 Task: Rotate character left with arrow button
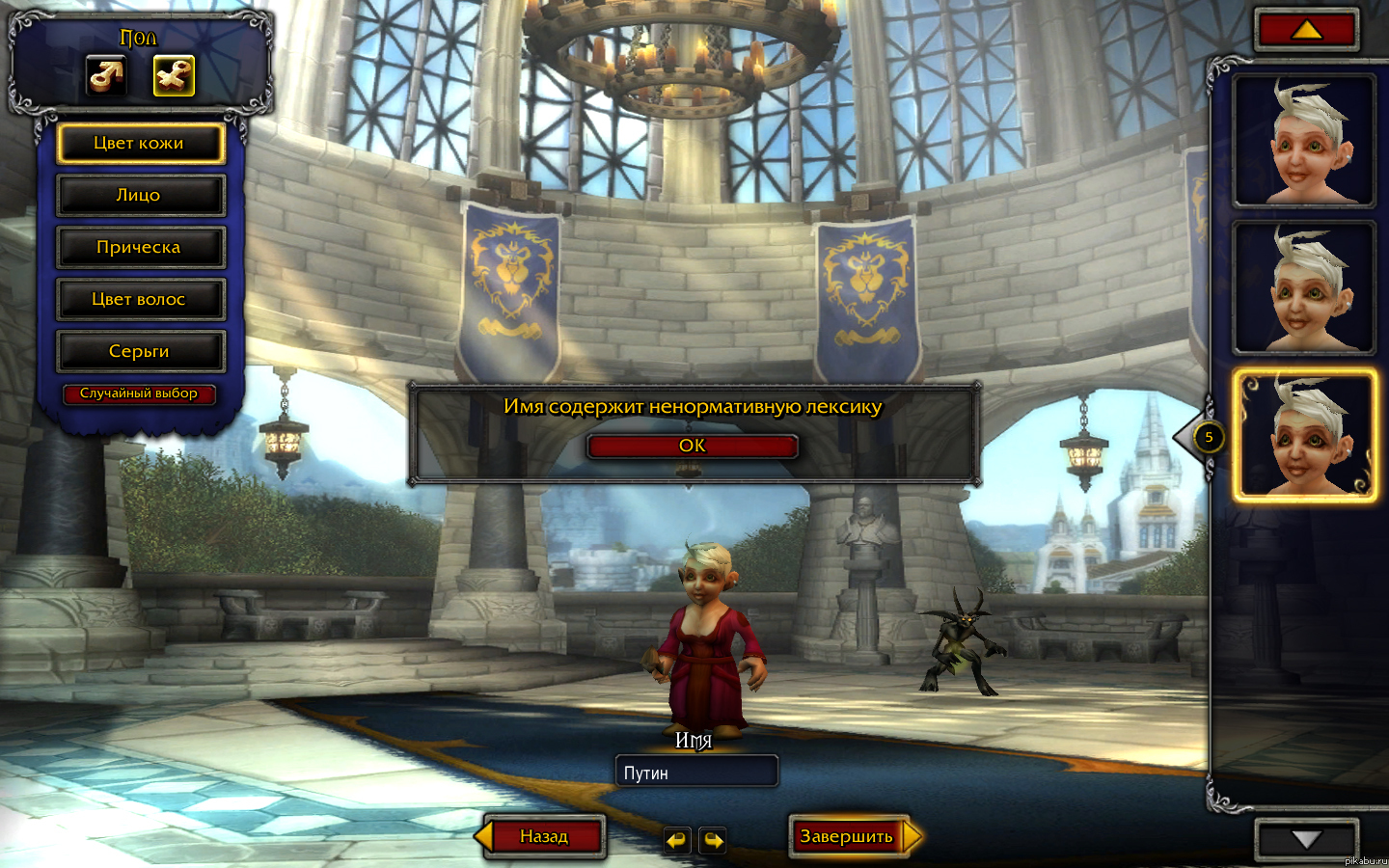pos(677,840)
